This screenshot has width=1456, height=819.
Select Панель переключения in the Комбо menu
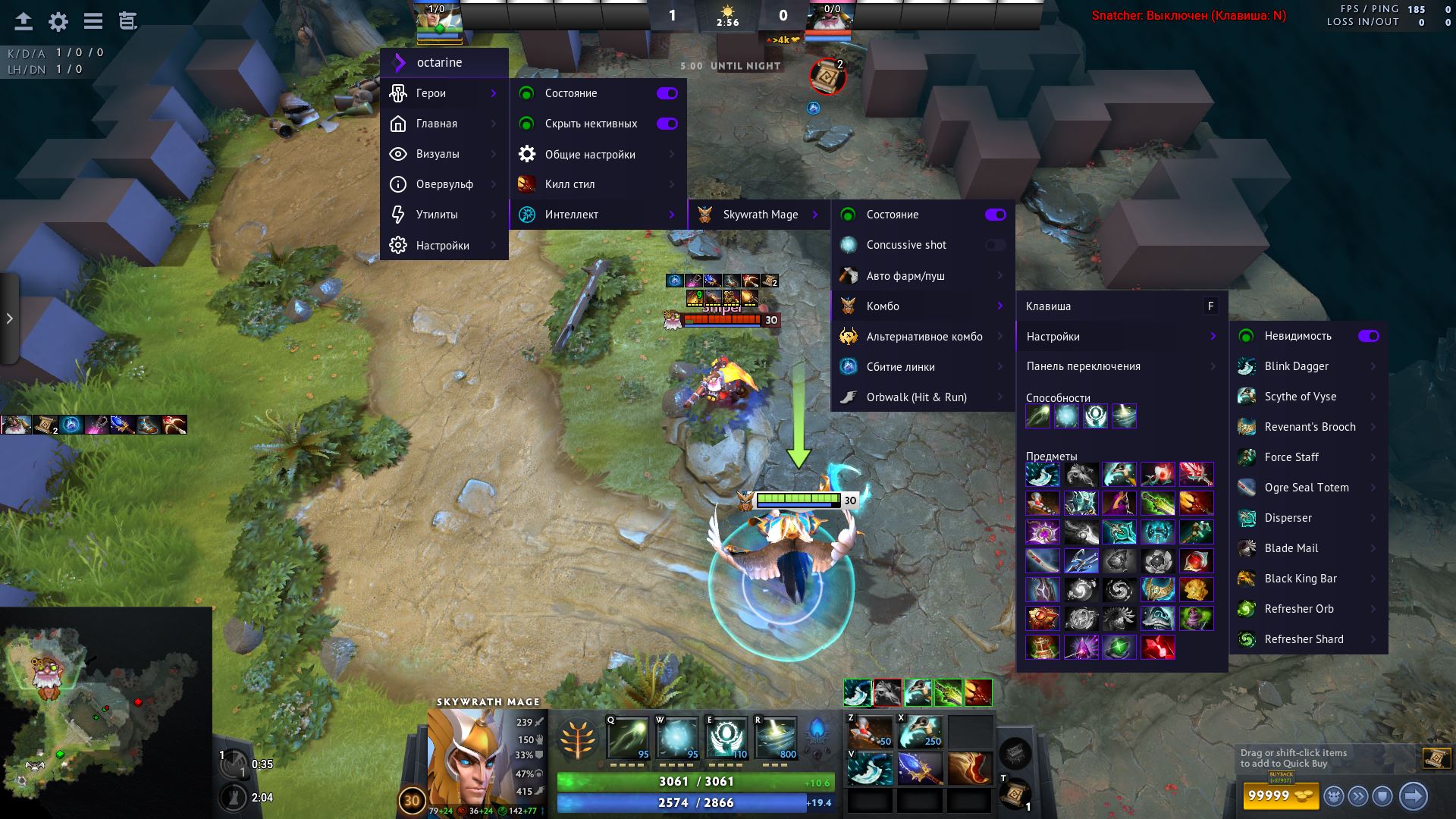coord(1083,366)
